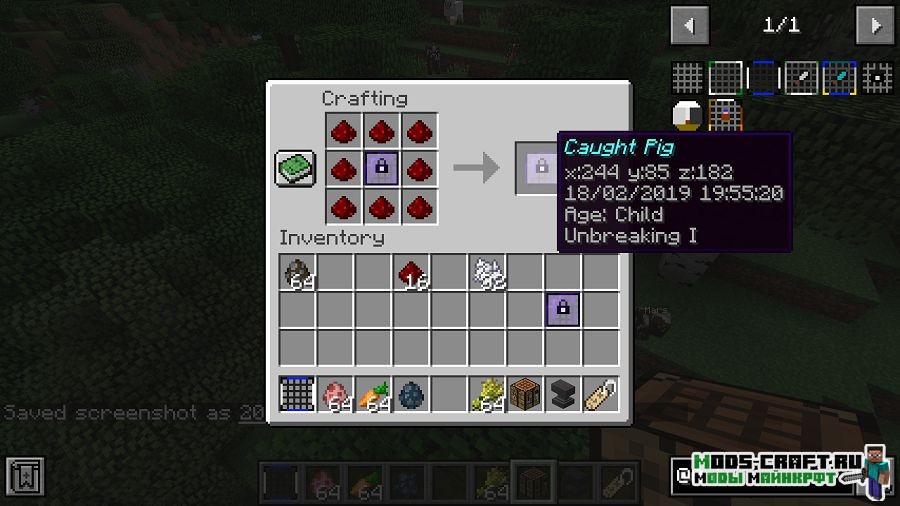
Task: Pick up the white string stack in inventory
Action: [x=486, y=272]
